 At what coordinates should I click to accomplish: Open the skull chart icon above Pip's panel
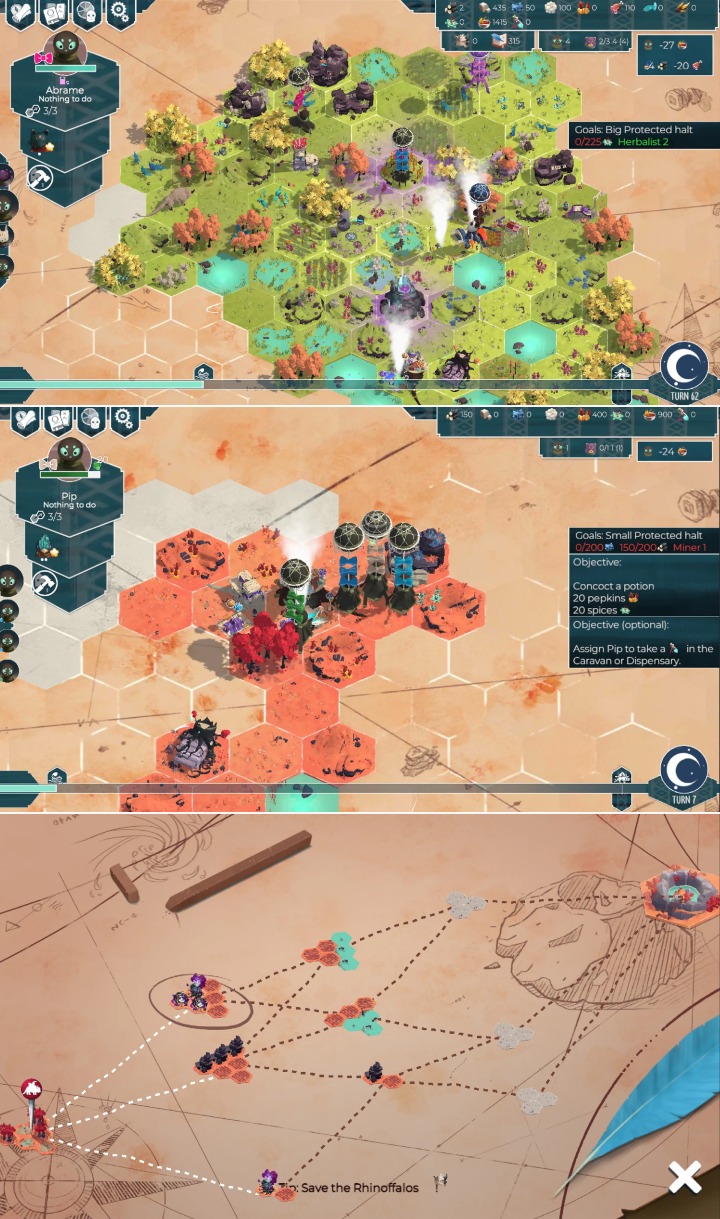click(90, 418)
